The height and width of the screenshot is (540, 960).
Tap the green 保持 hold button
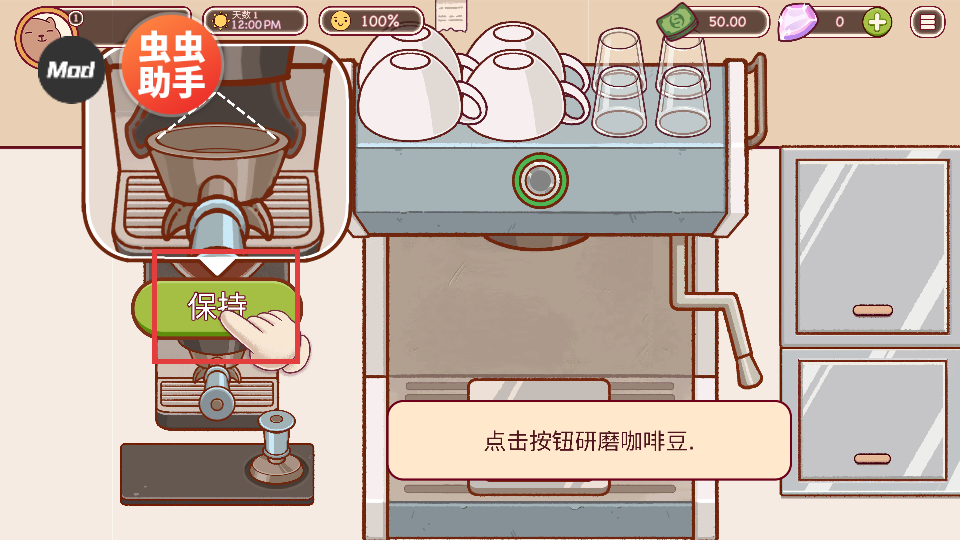(215, 304)
